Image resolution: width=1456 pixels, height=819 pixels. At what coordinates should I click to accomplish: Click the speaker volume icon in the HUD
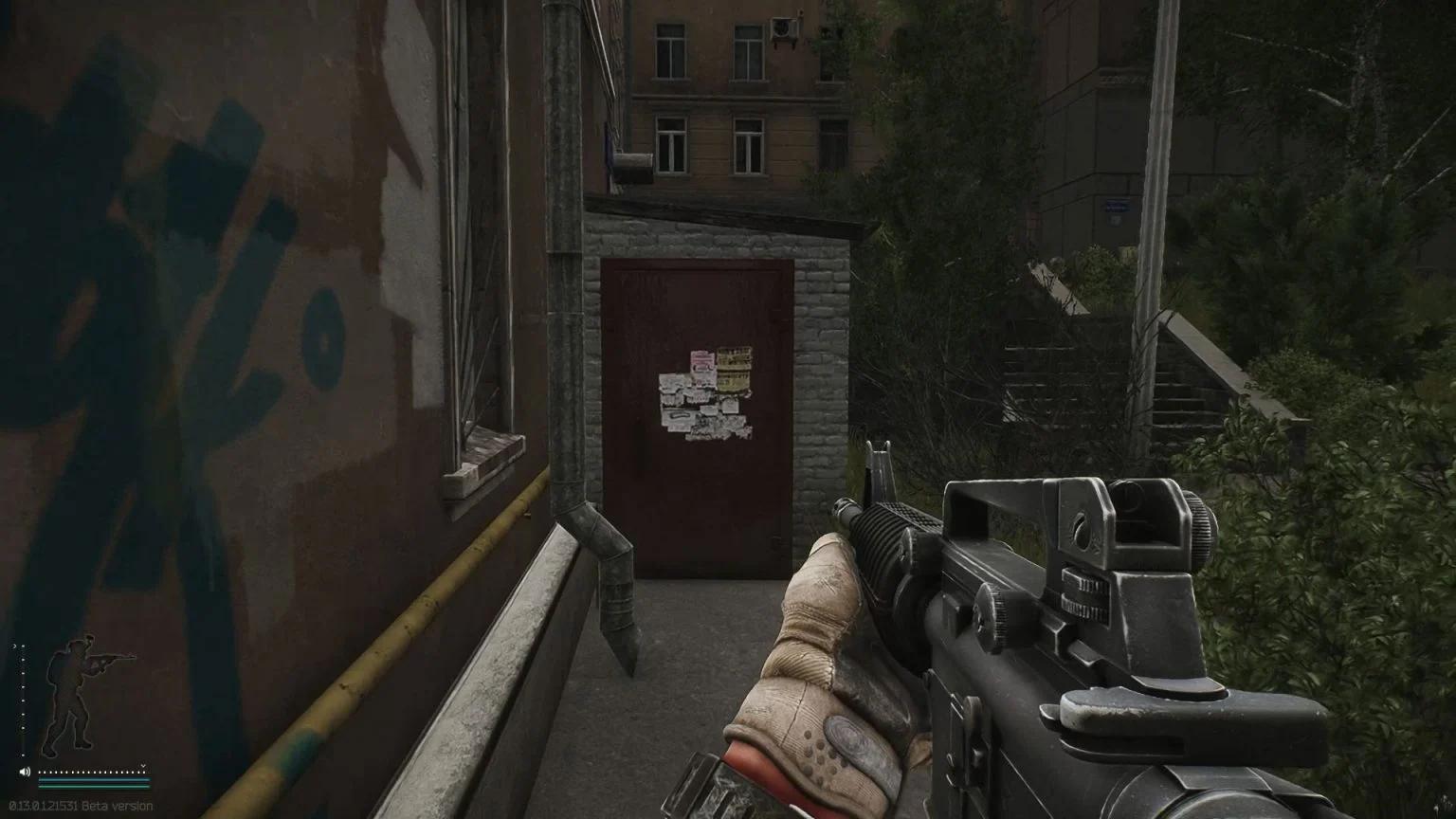pyautogui.click(x=25, y=770)
